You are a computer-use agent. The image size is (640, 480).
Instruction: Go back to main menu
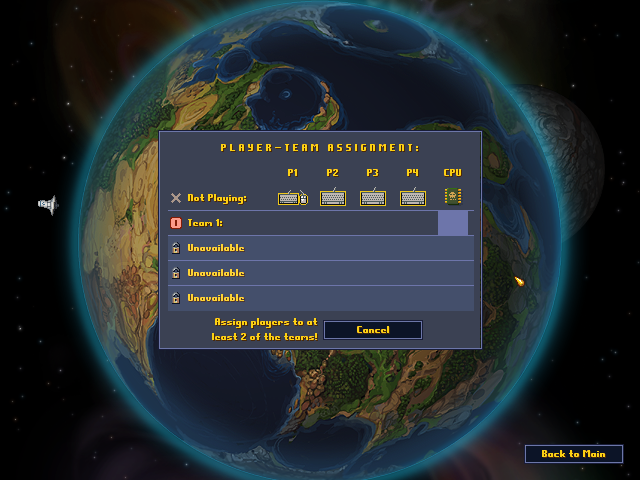[573, 454]
